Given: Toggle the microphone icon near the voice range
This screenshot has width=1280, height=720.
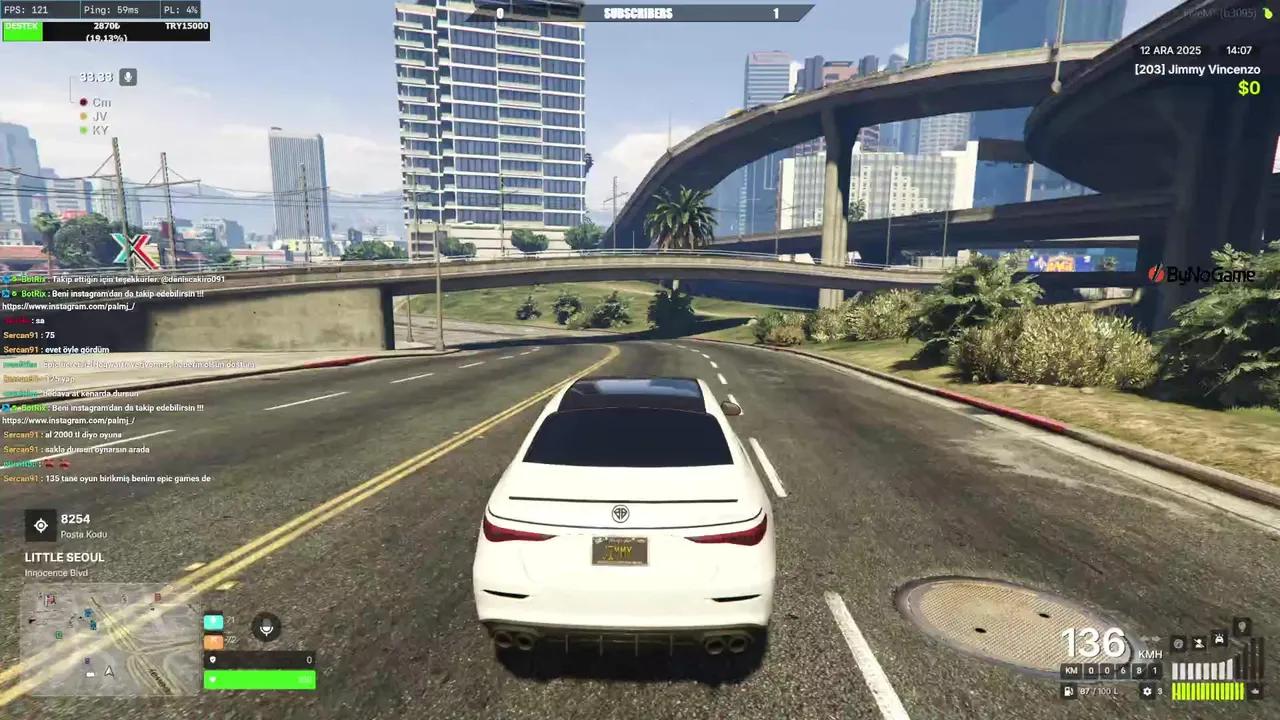Looking at the screenshot, I should tap(126, 77).
